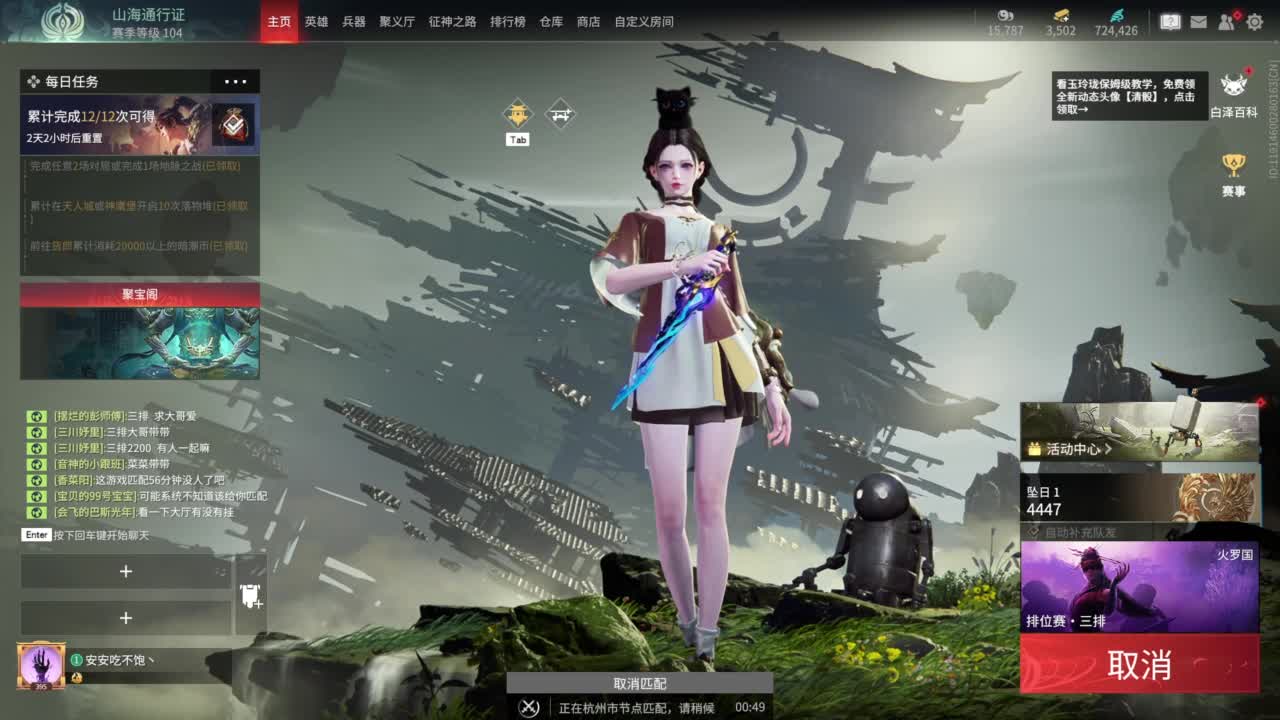Open the mail envelope icon
This screenshot has height=720, width=1280.
[x=1201, y=19]
